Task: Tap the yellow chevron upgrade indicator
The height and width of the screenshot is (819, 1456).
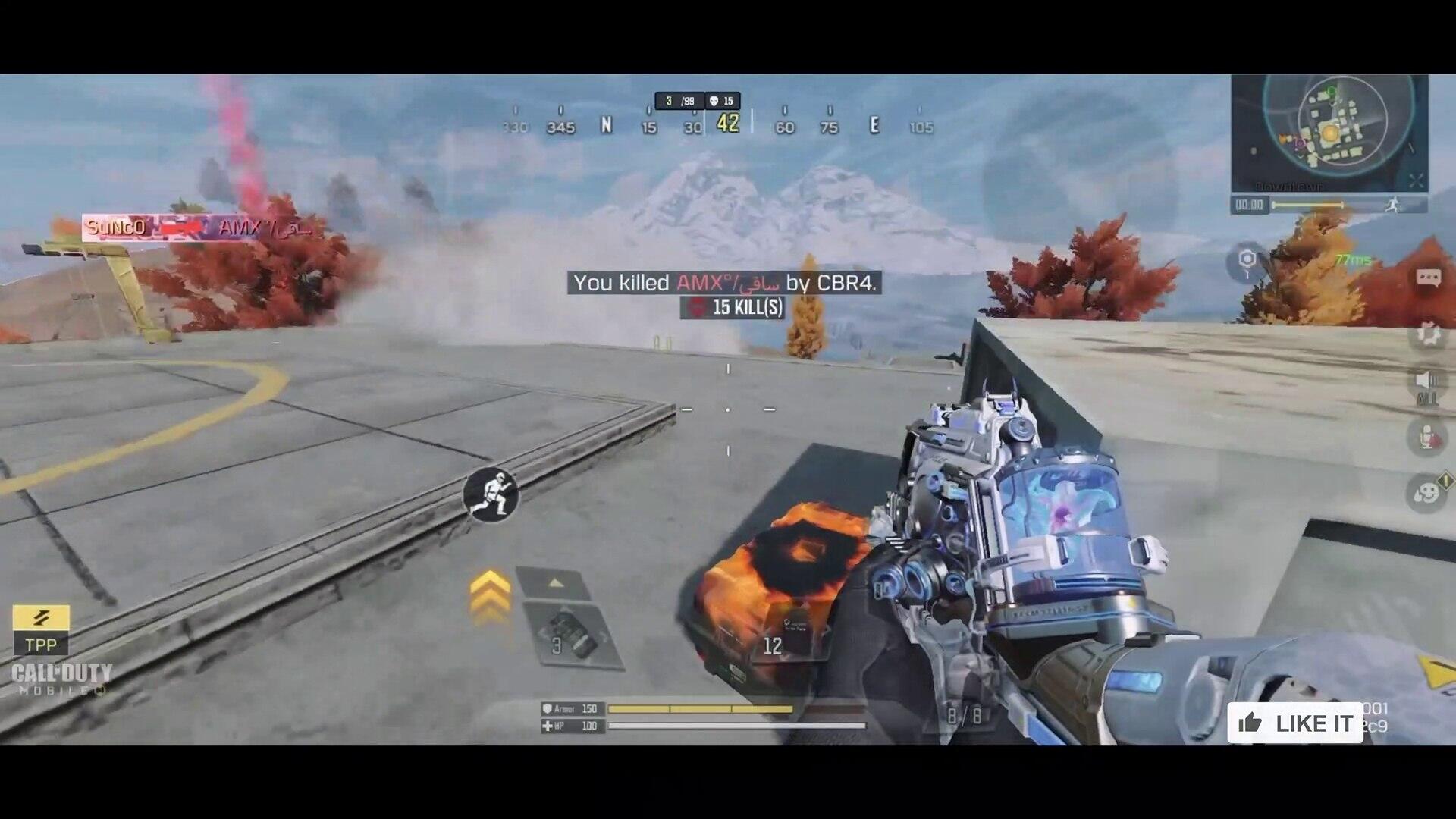Action: click(490, 596)
